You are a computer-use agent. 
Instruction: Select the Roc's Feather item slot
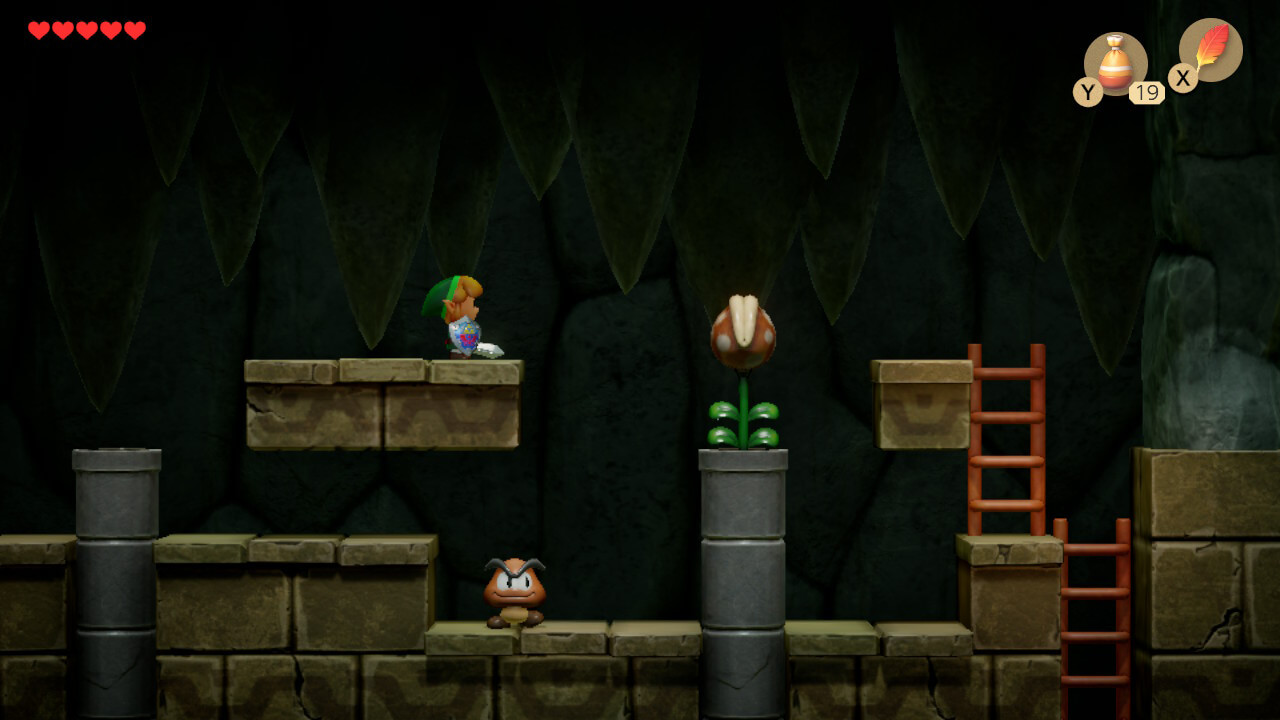1210,50
